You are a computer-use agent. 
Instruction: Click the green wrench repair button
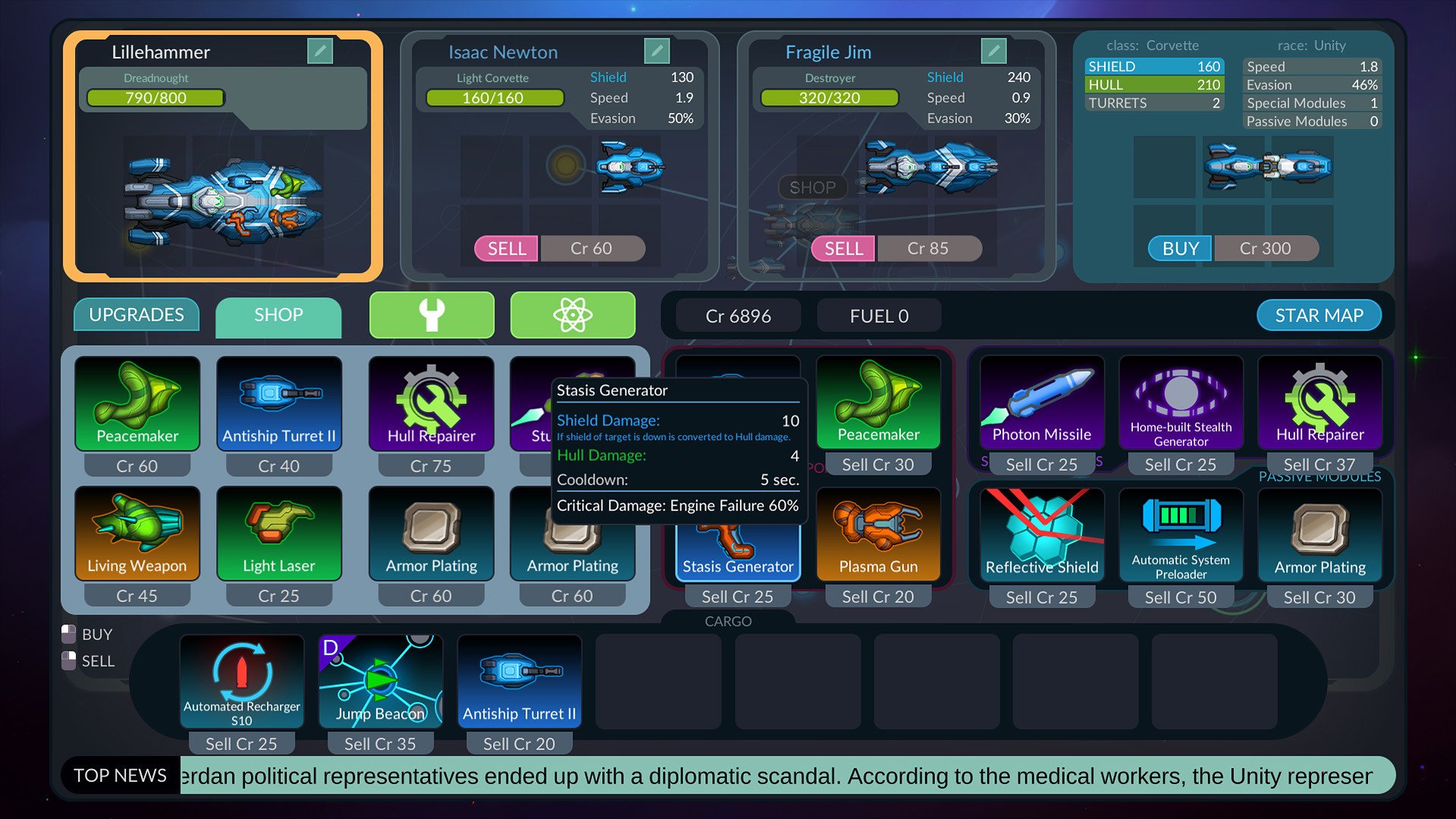tap(431, 315)
